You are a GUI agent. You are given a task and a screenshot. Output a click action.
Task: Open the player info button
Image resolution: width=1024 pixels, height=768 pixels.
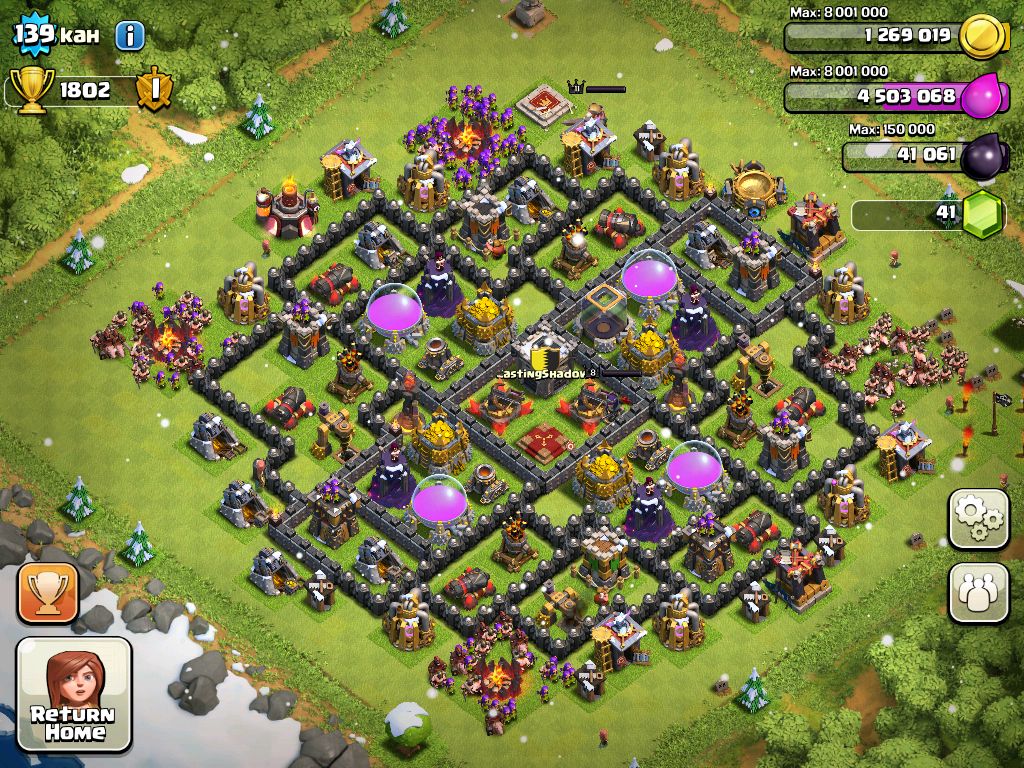coord(130,36)
